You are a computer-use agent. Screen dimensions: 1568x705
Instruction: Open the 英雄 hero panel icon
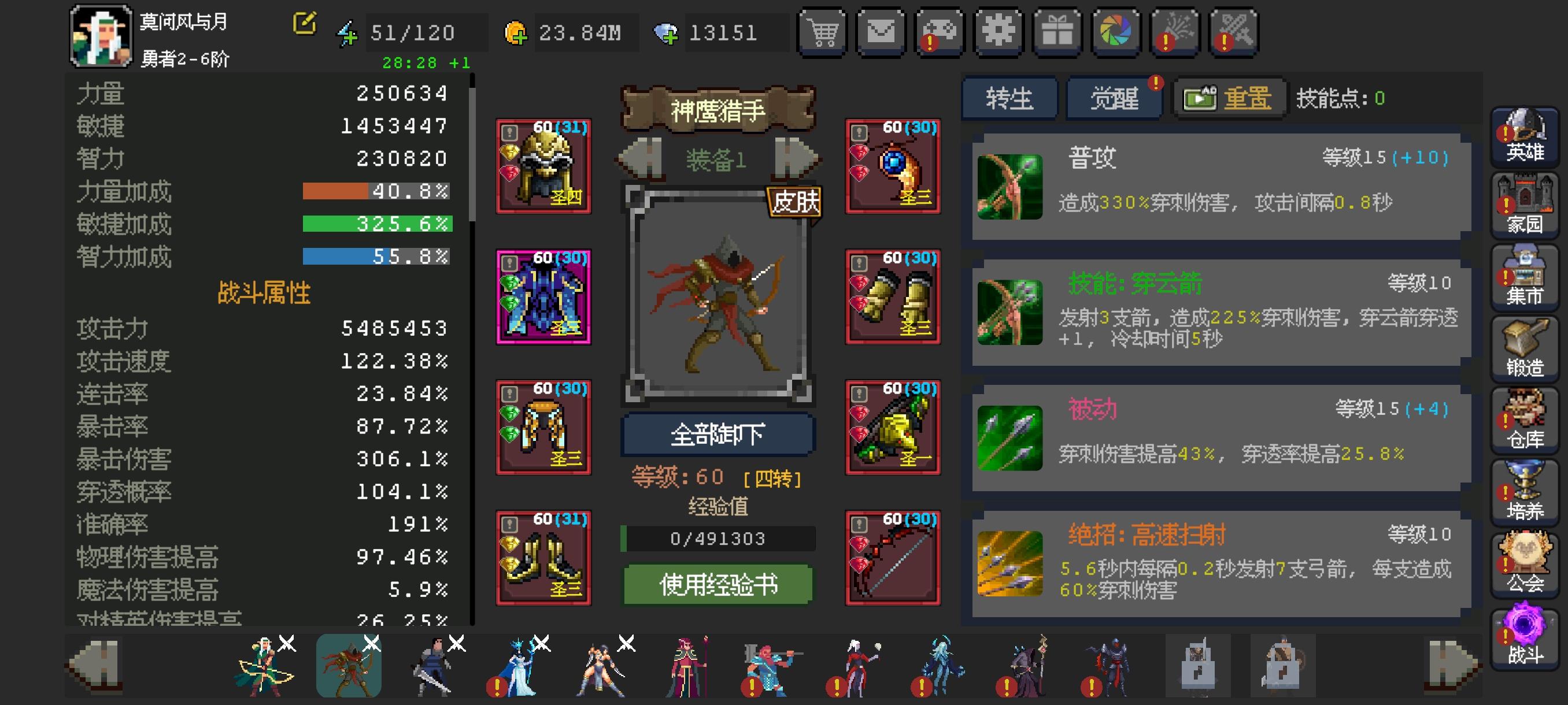pyautogui.click(x=1524, y=139)
